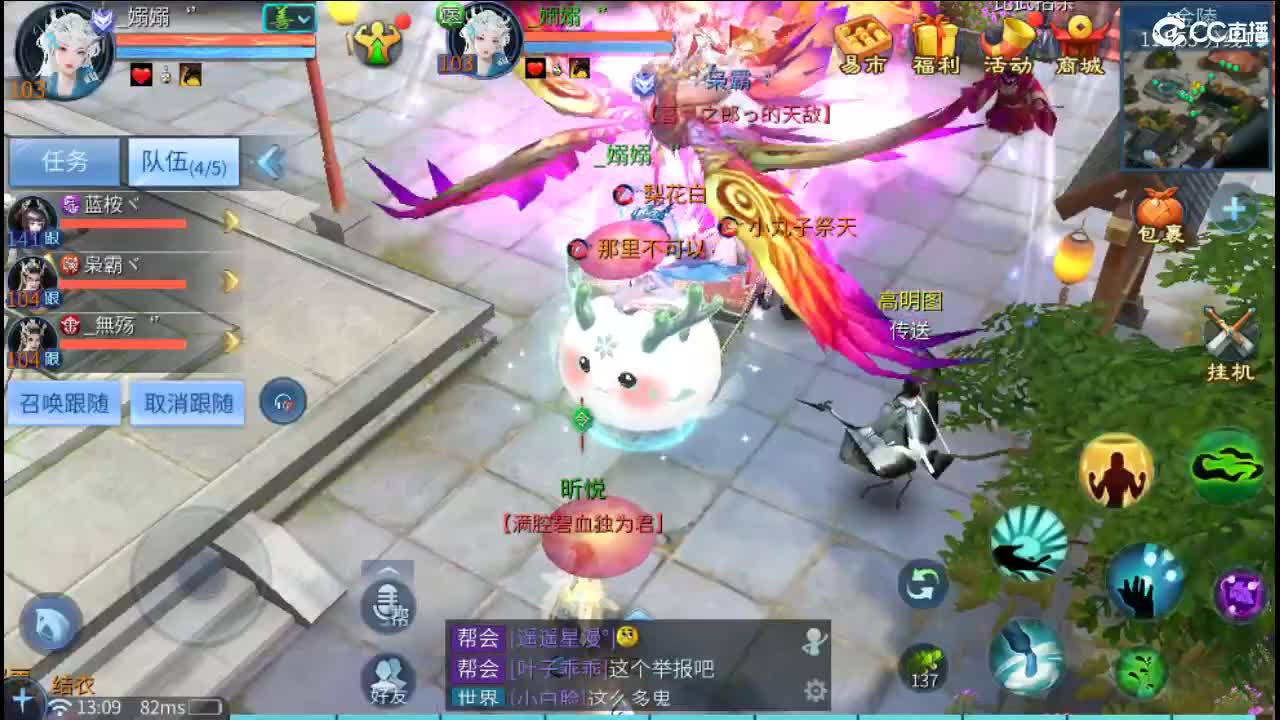This screenshot has height=720, width=1280.
Task: Switch to the 任务 tab
Action: point(62,160)
